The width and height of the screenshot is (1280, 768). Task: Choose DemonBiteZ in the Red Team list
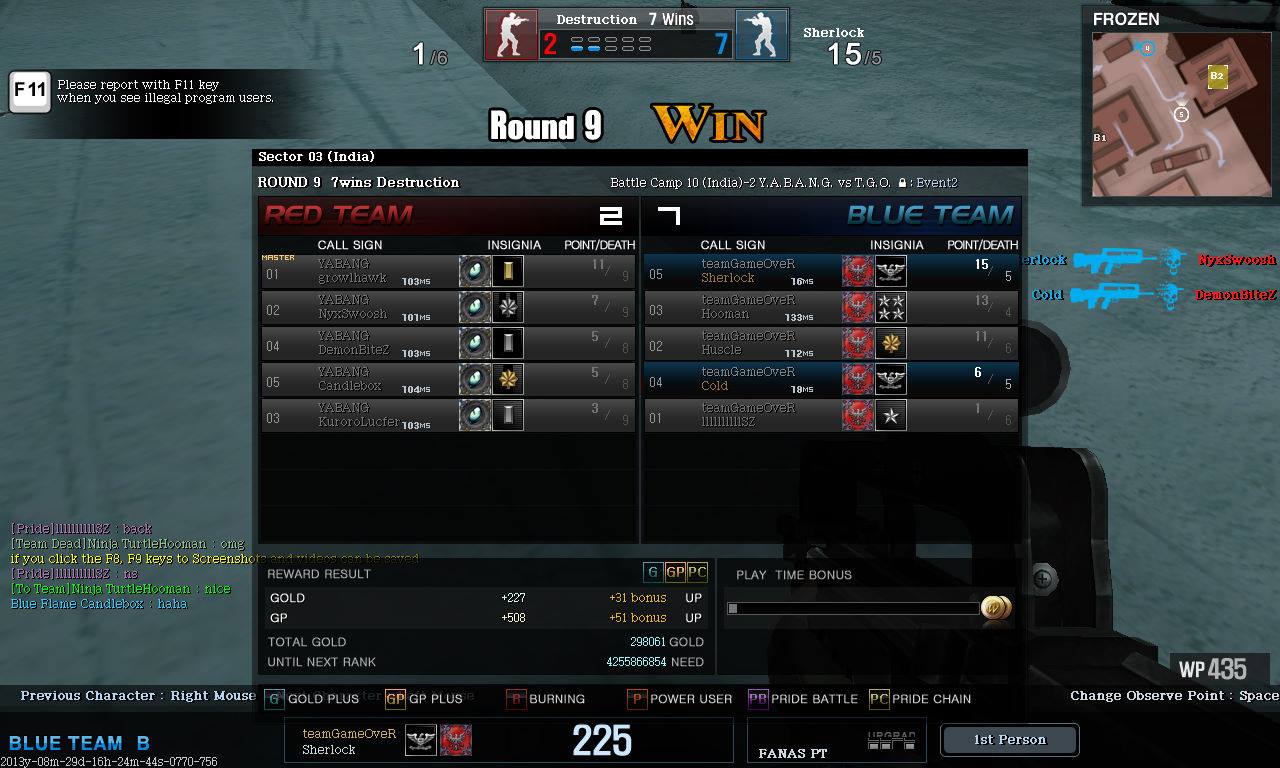[x=448, y=343]
